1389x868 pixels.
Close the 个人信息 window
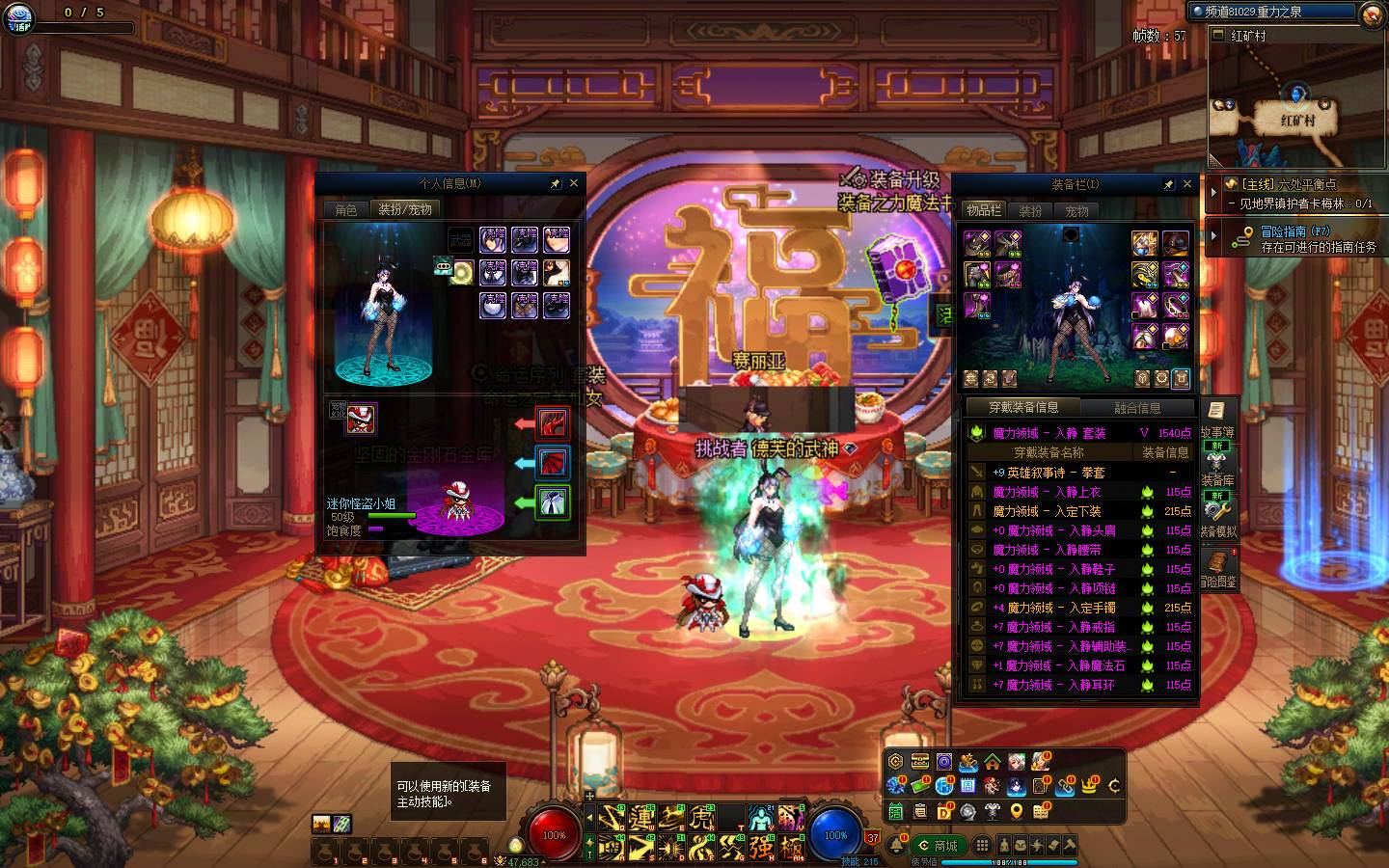(x=574, y=183)
